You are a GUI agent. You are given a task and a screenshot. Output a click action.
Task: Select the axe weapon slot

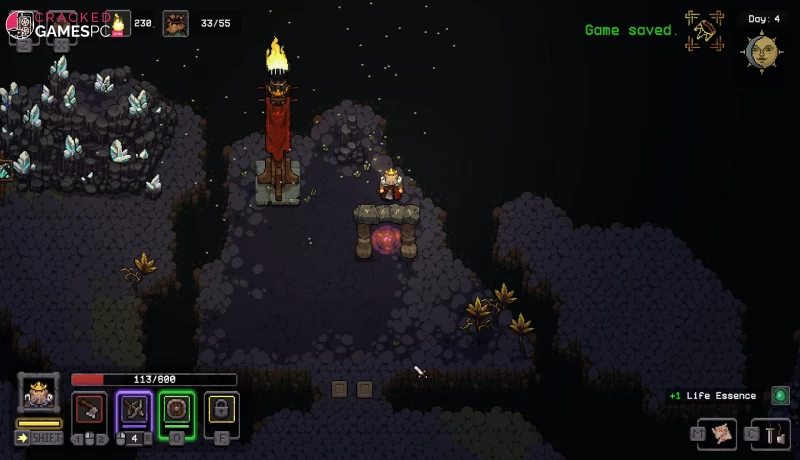coord(89,409)
